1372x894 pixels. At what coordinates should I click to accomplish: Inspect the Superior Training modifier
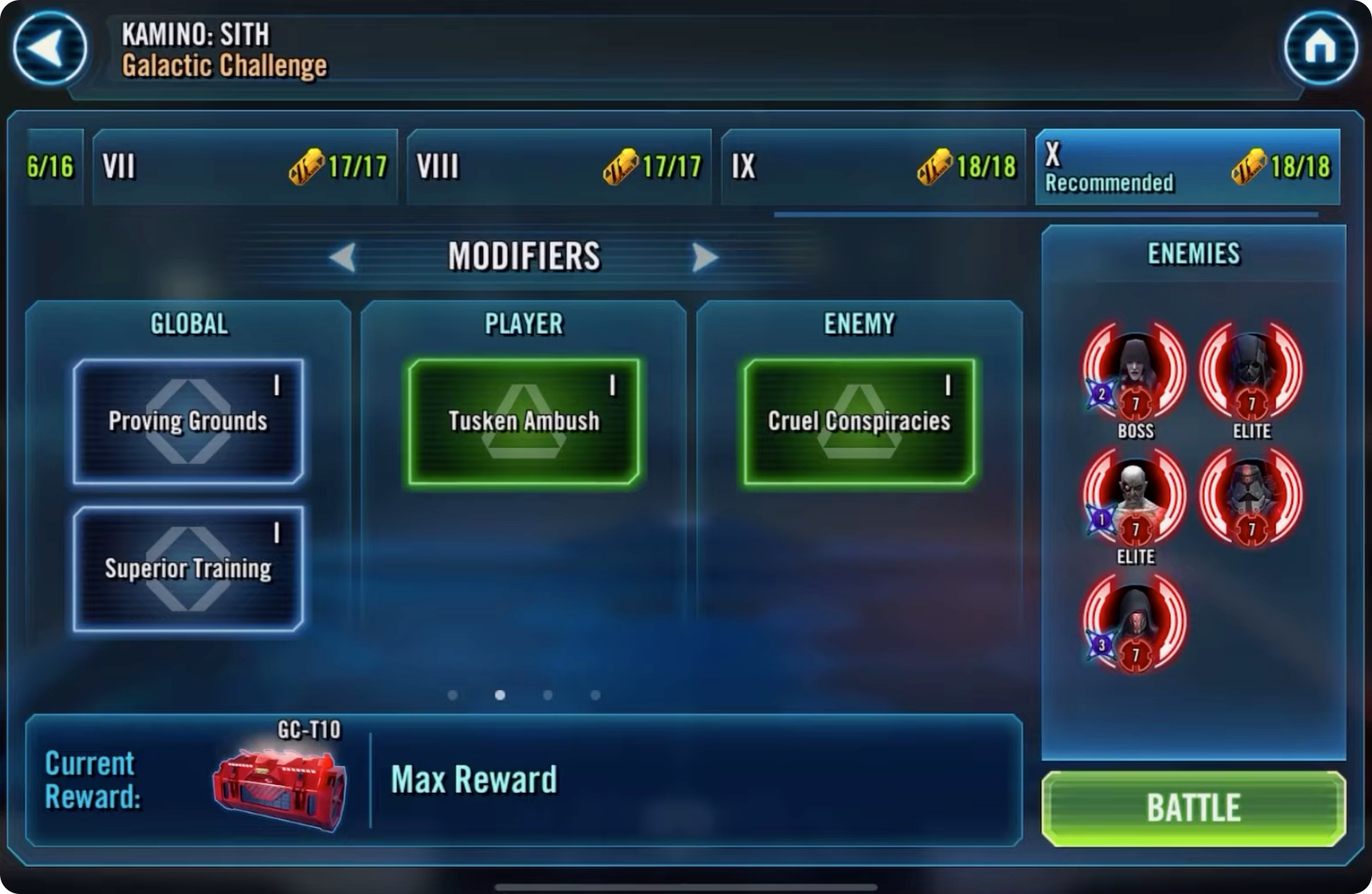point(188,569)
